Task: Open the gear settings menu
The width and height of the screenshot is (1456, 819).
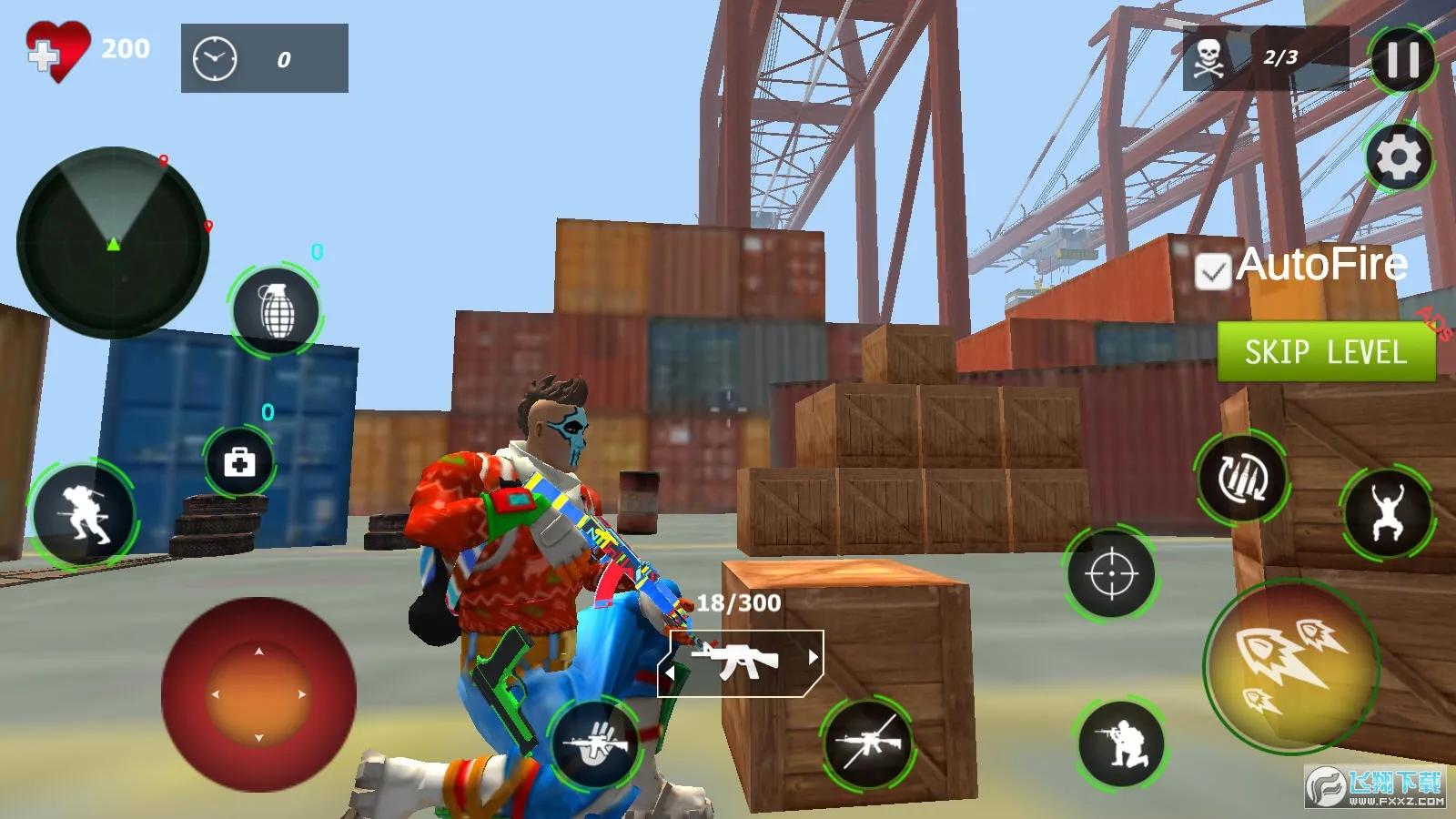Action: [1399, 157]
